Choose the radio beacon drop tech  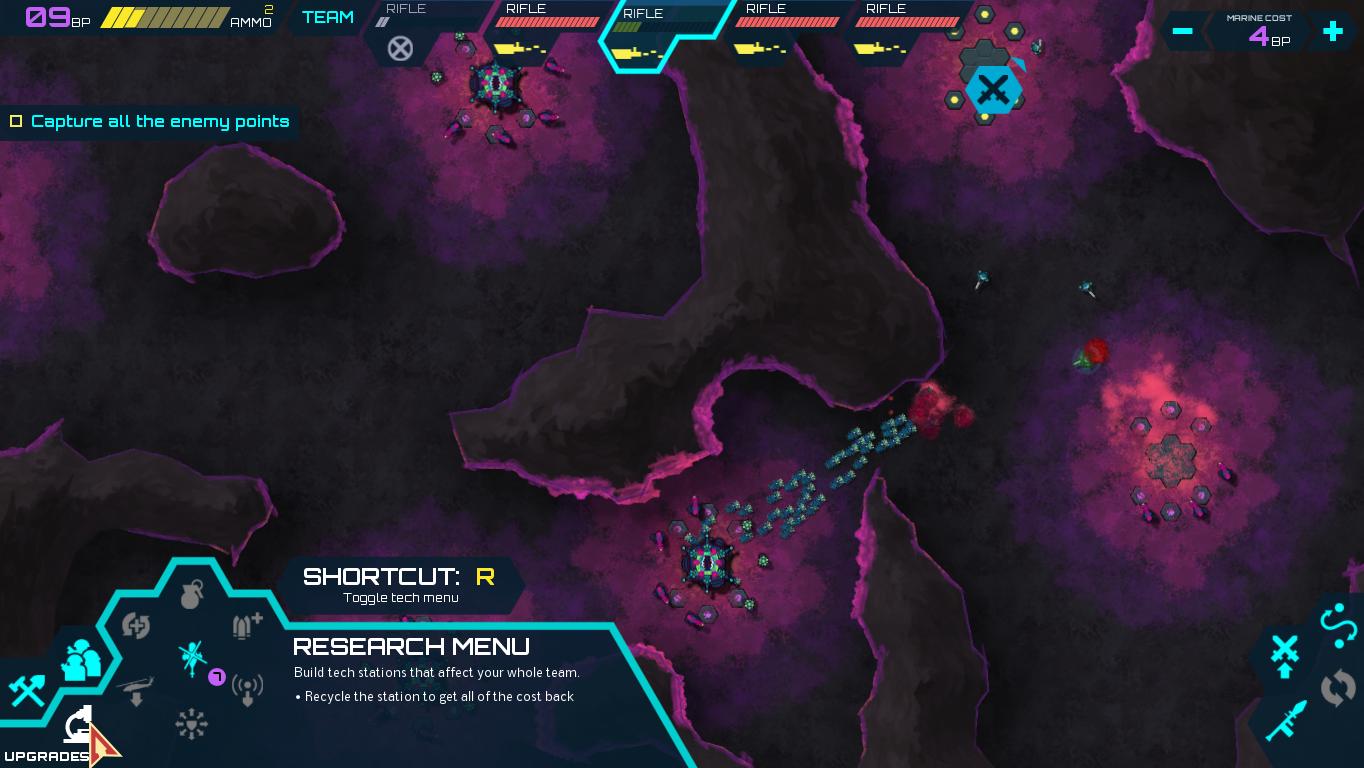(247, 688)
